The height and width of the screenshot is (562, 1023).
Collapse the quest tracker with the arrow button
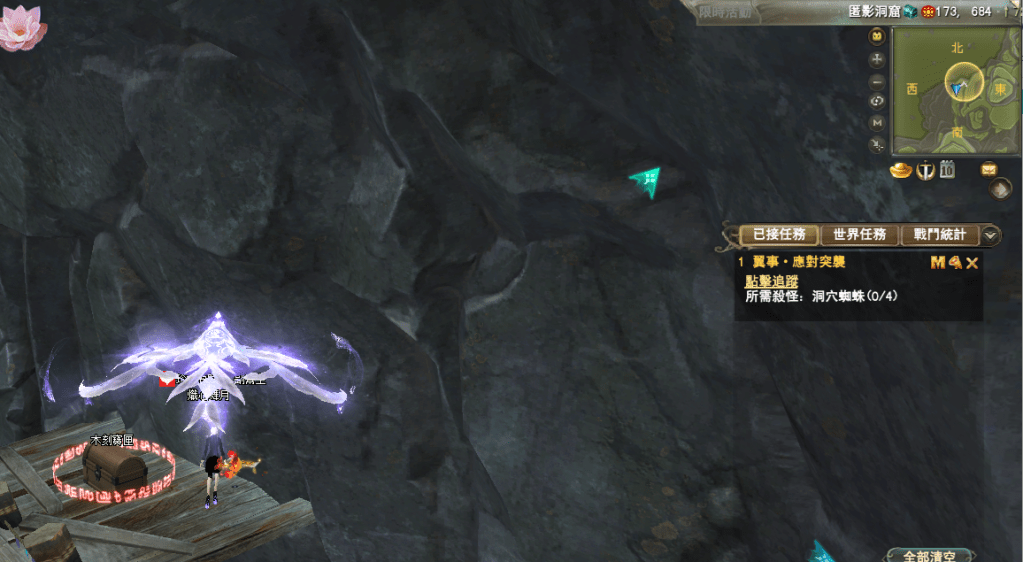[x=990, y=235]
